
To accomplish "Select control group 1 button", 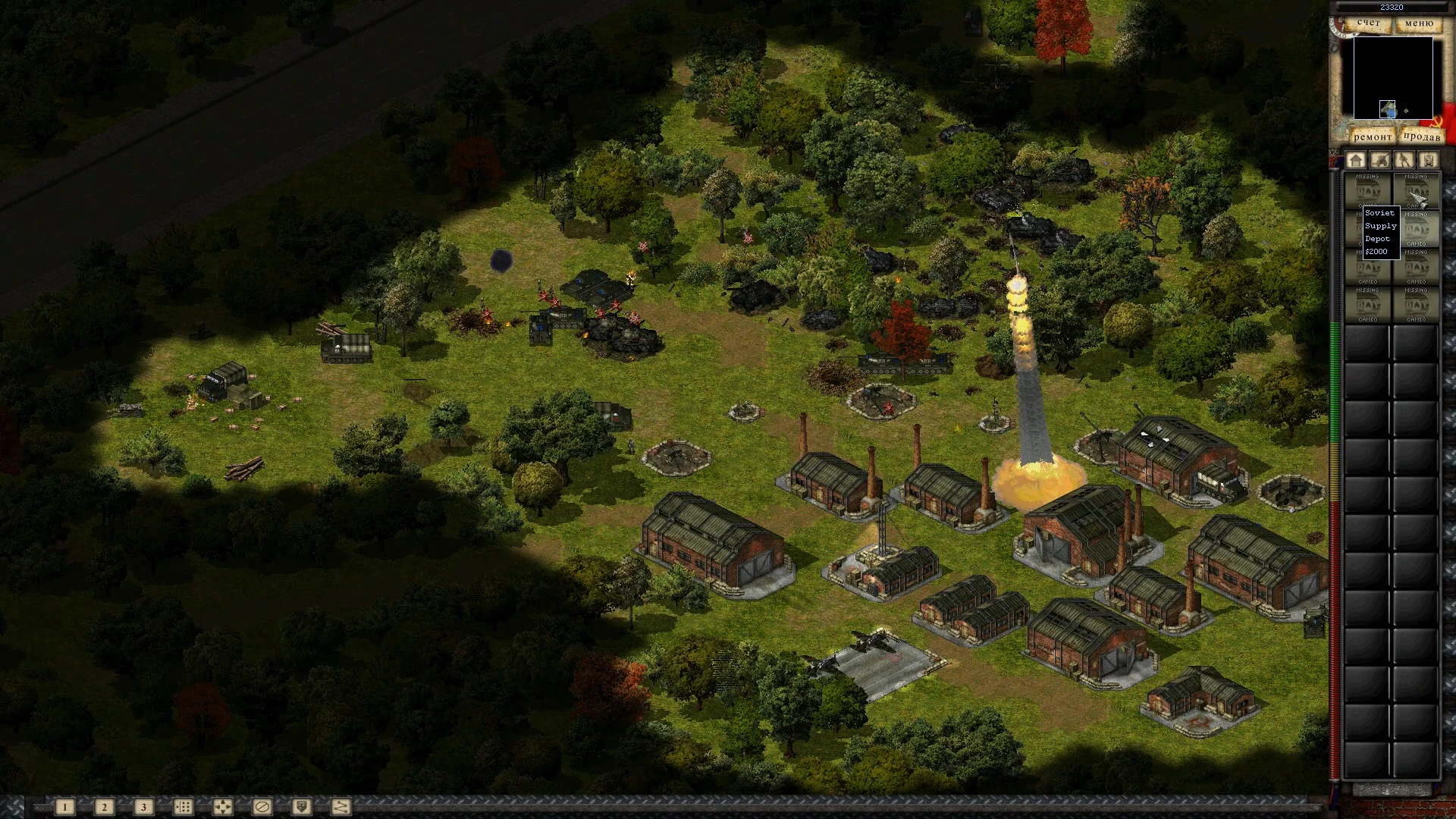I will [65, 807].
